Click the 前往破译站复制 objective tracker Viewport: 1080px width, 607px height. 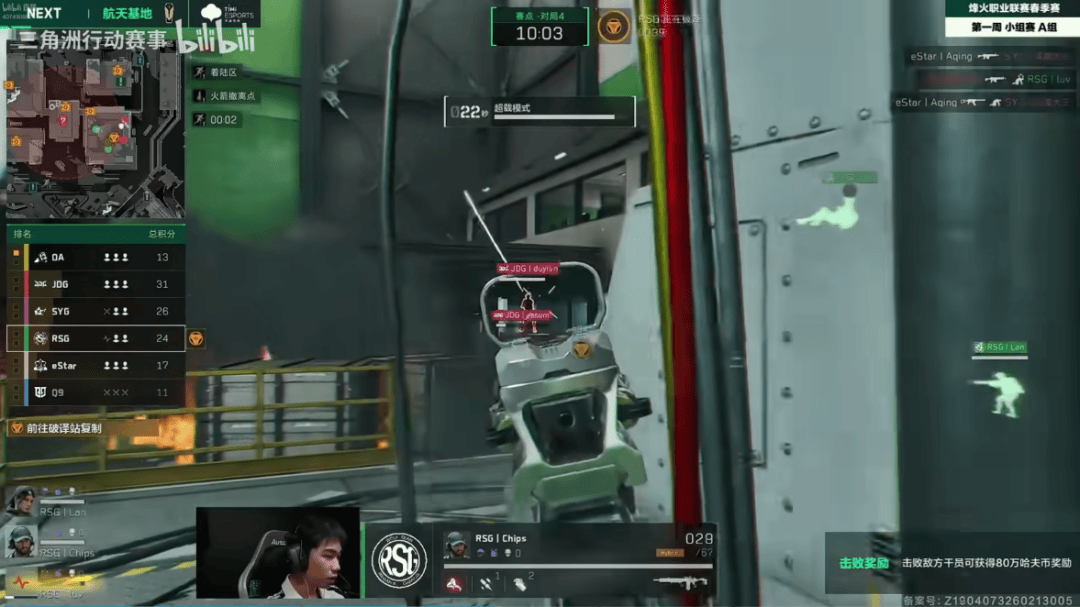pos(58,428)
